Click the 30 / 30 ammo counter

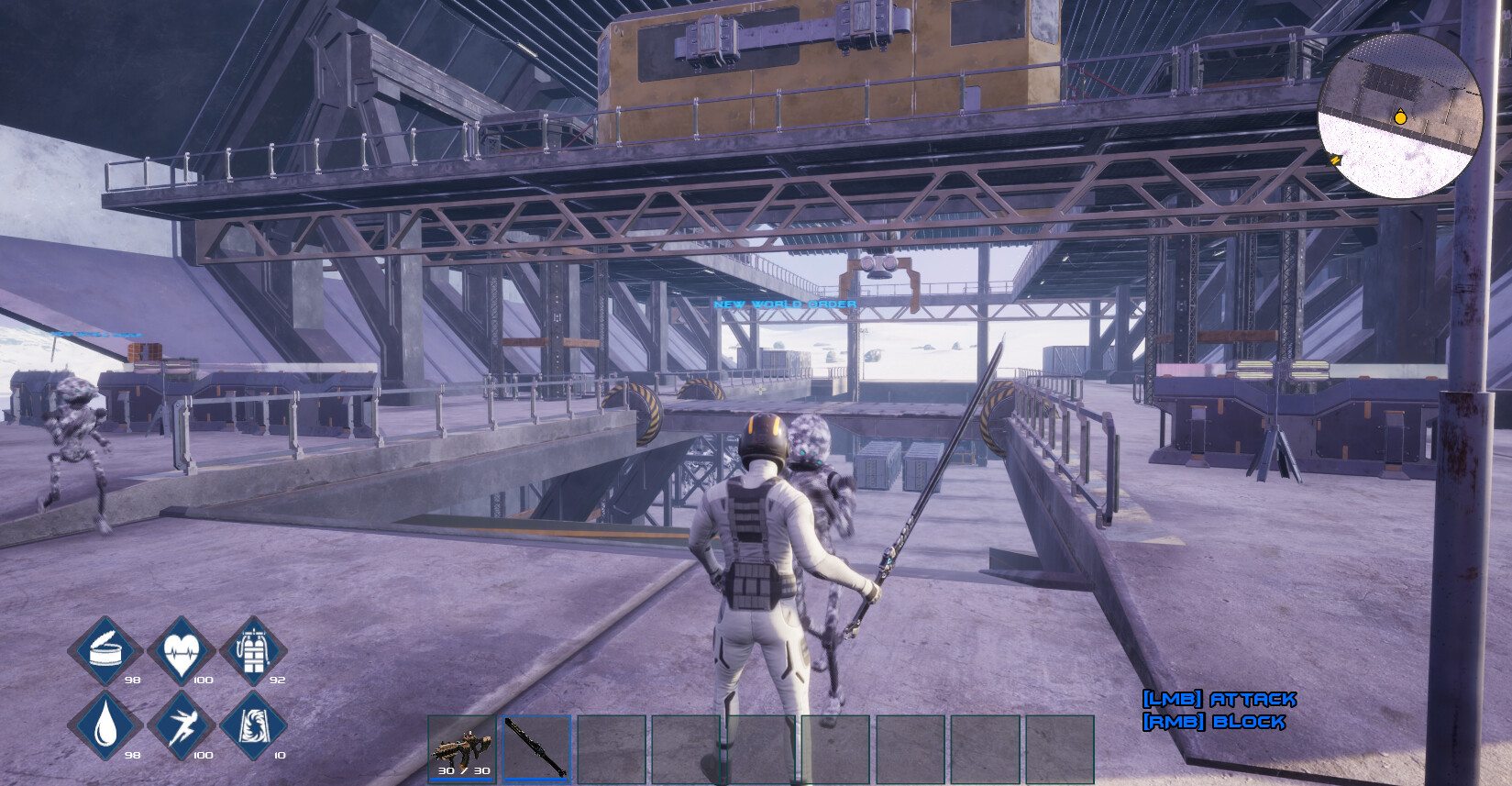(463, 772)
